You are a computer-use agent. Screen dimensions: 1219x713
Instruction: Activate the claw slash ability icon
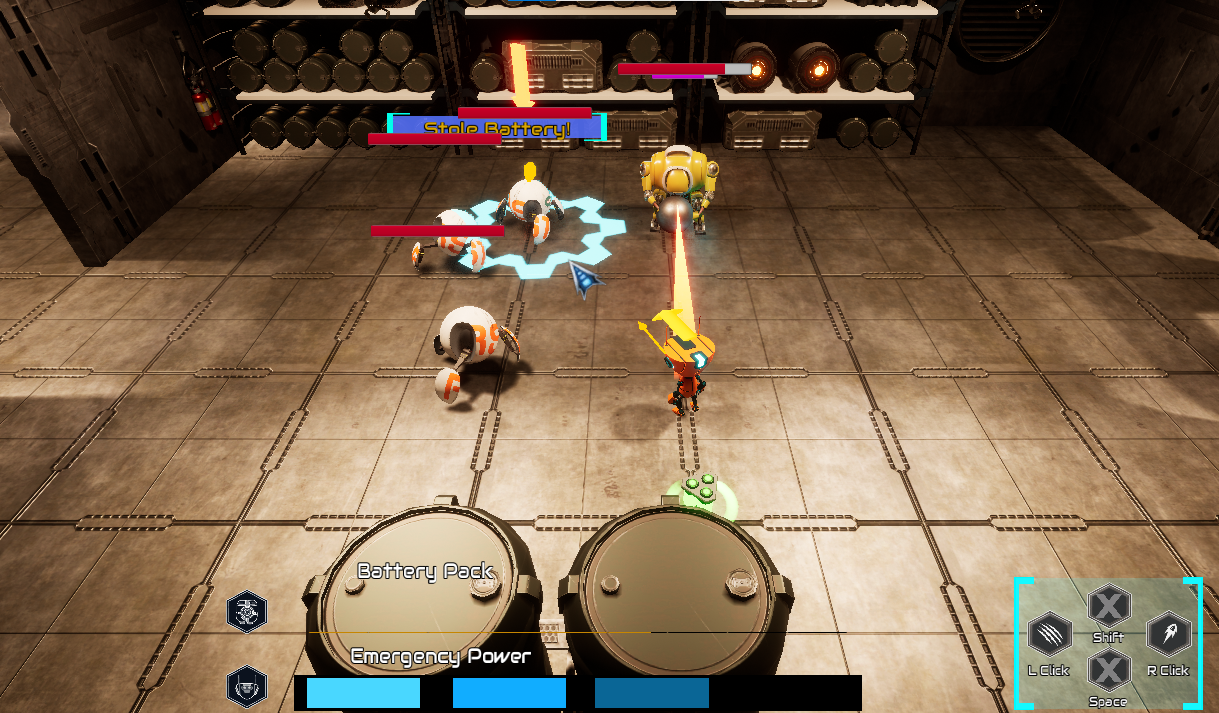(1048, 635)
